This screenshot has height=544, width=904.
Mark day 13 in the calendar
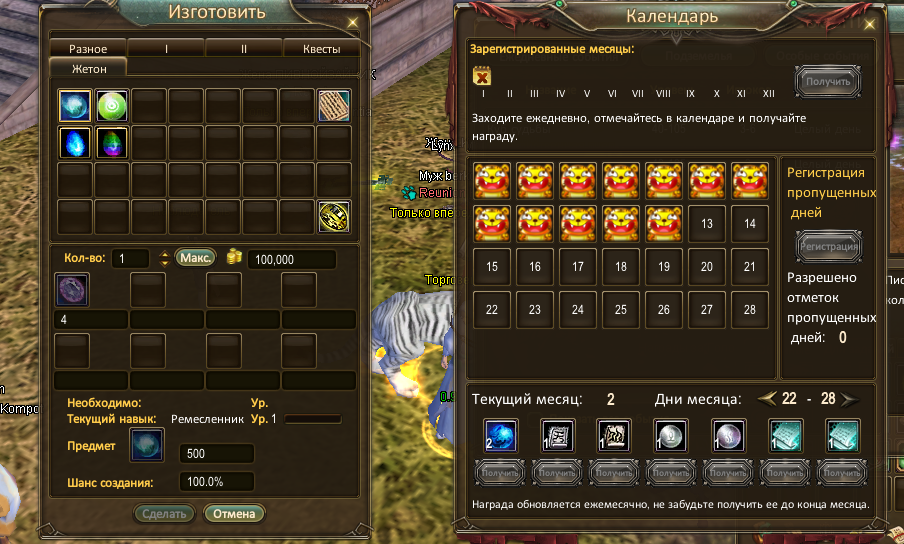click(707, 224)
